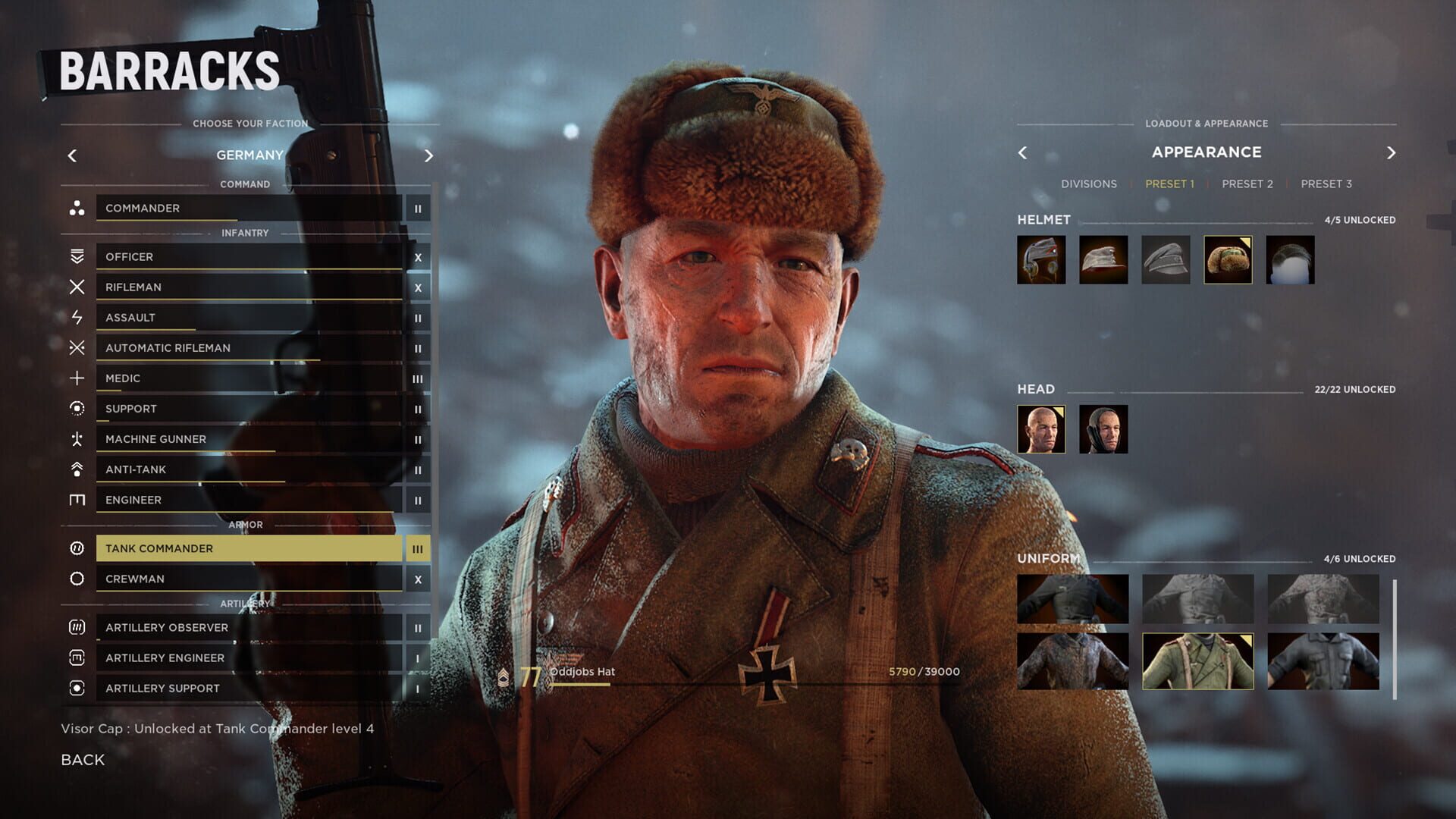This screenshot has height=819, width=1456.
Task: Switch to the Preset 2 tab
Action: tap(1247, 184)
